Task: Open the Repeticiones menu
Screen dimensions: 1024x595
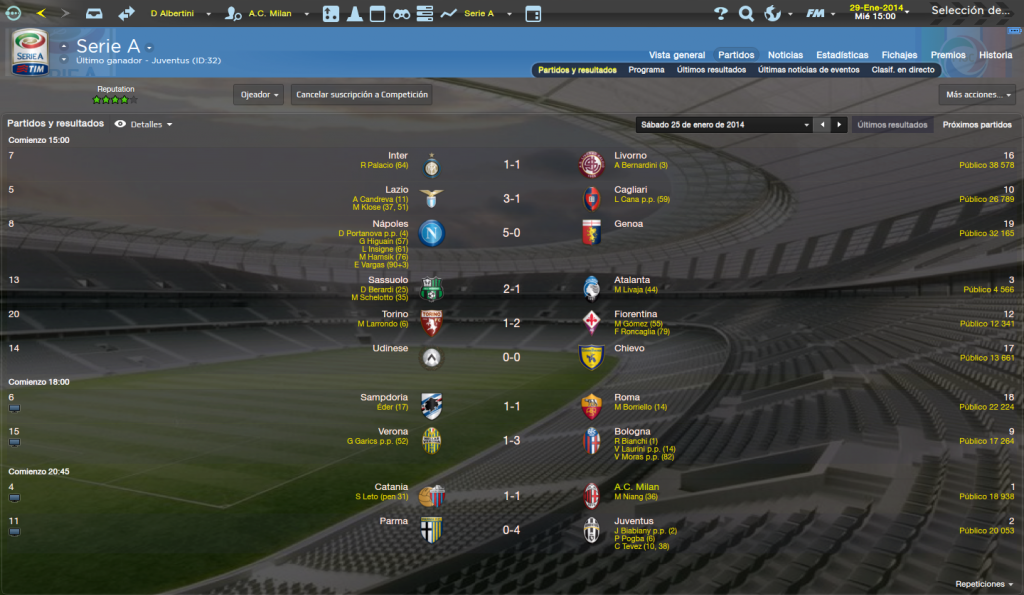Action: point(984,584)
